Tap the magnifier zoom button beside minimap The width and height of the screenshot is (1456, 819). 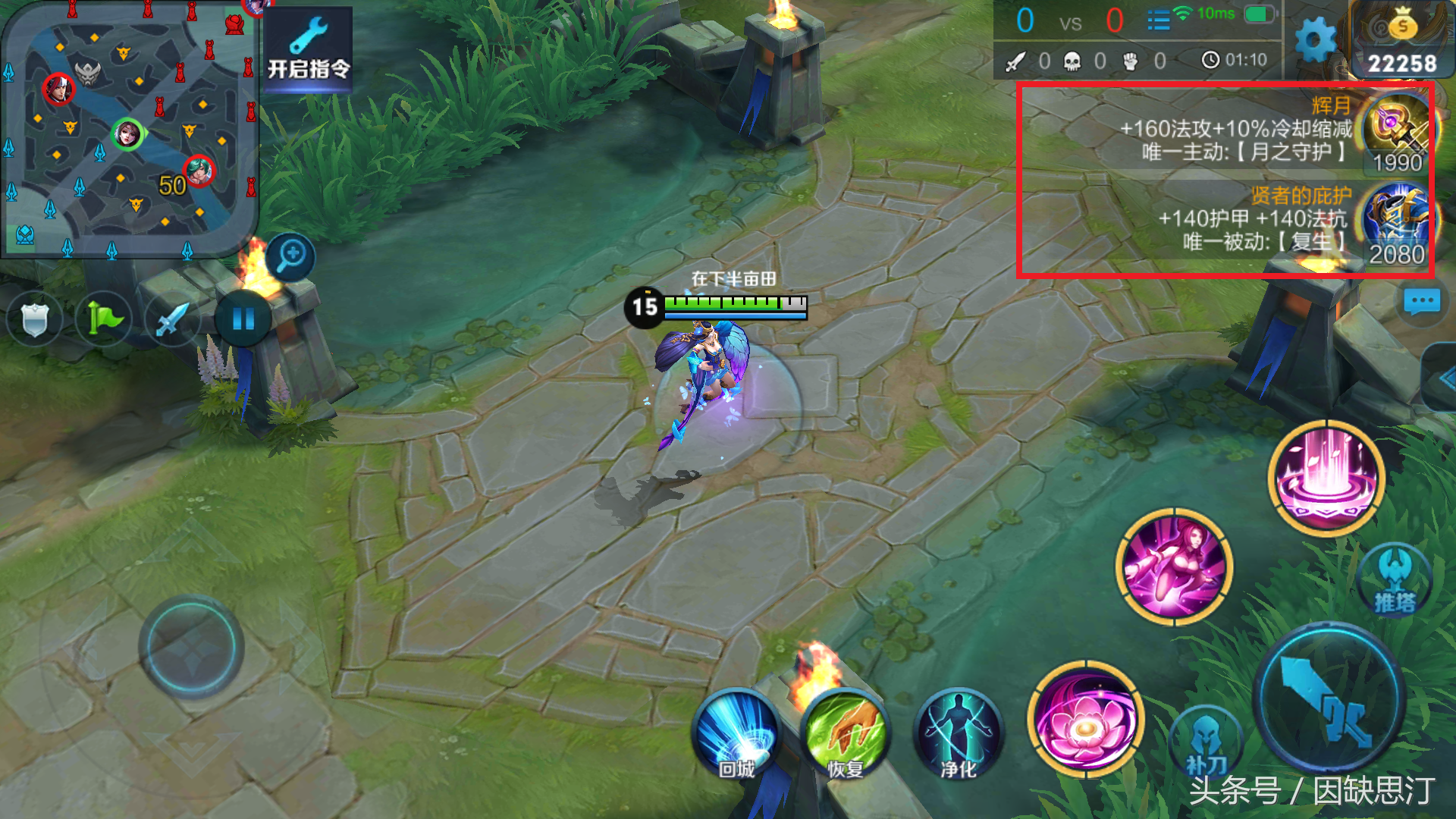[291, 256]
